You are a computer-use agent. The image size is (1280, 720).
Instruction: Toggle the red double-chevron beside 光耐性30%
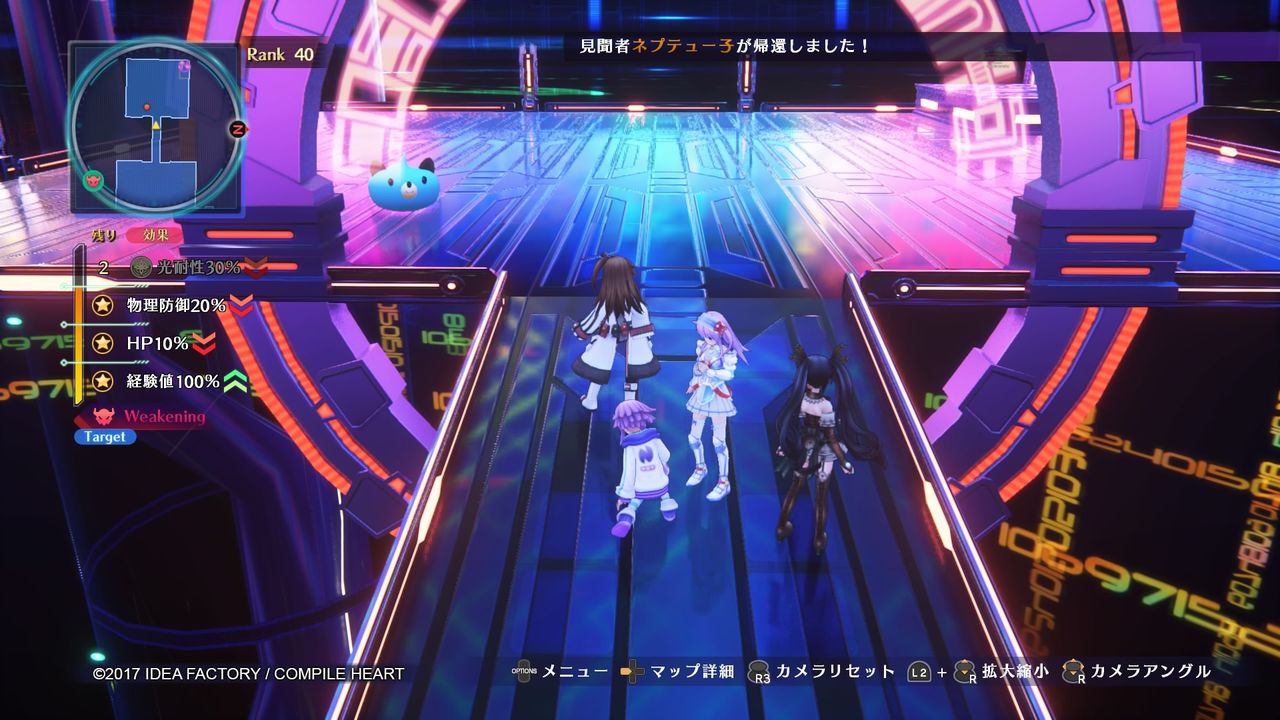tap(258, 267)
